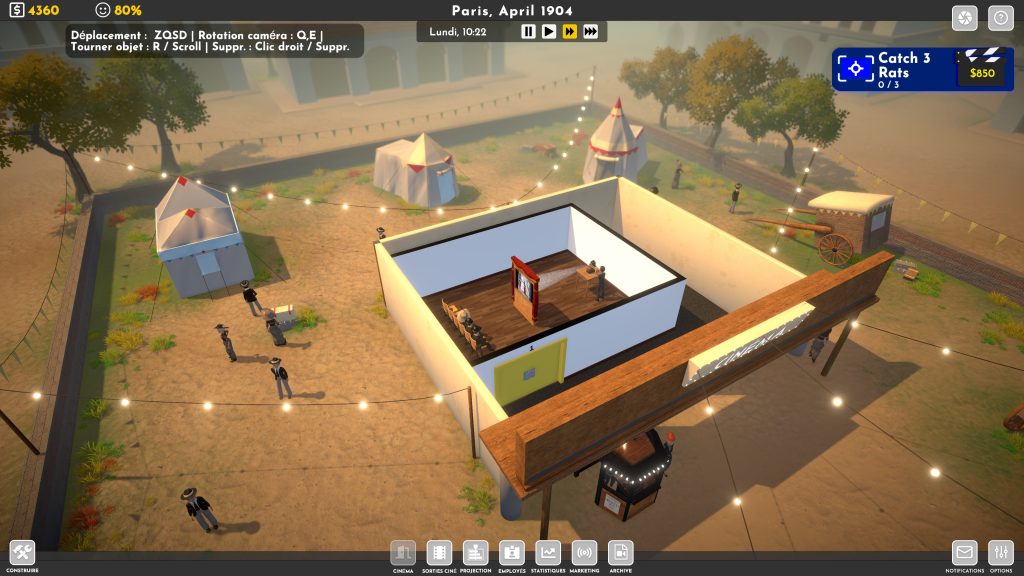The height and width of the screenshot is (576, 1024).
Task: Switch to triple fast-forward speed
Action: click(x=591, y=32)
